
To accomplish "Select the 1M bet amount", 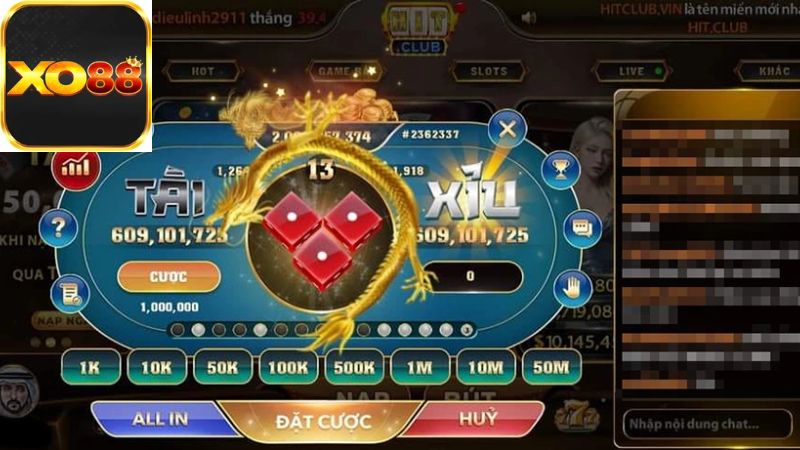I will (420, 367).
